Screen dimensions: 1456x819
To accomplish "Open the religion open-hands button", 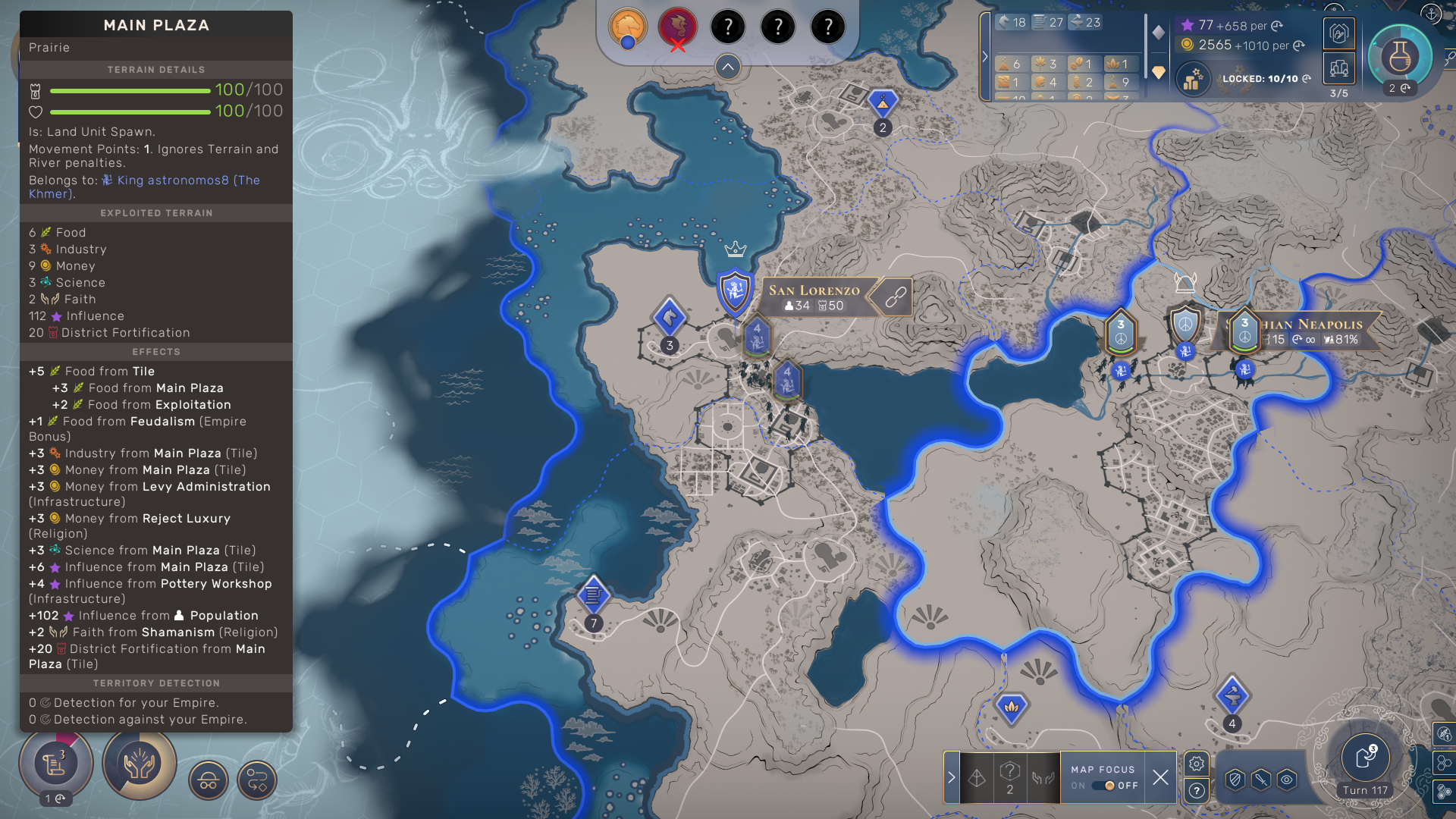I will 140,763.
